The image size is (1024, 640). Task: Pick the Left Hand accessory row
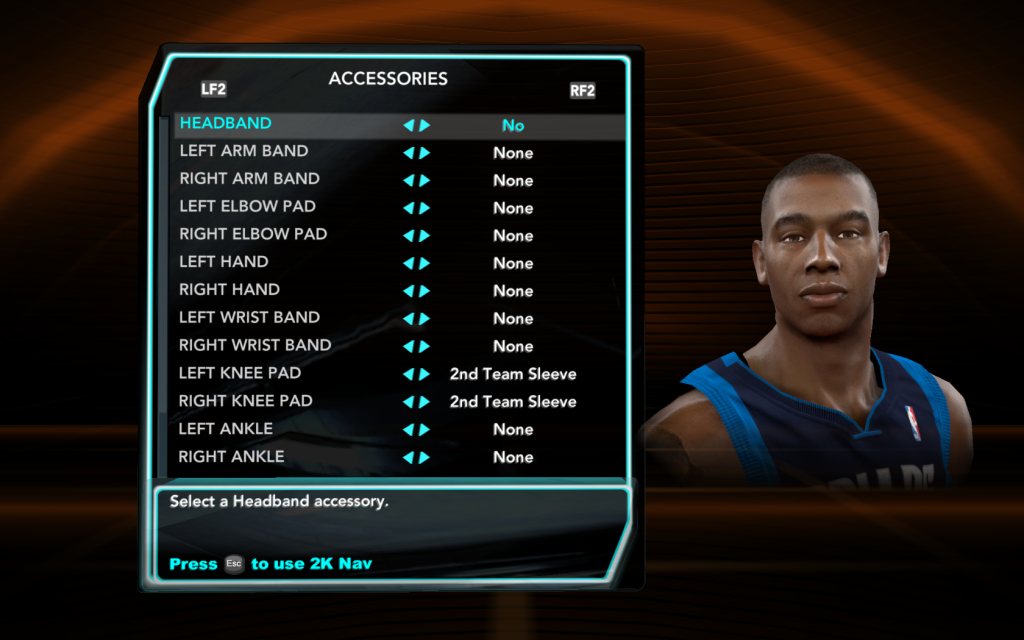tap(224, 263)
